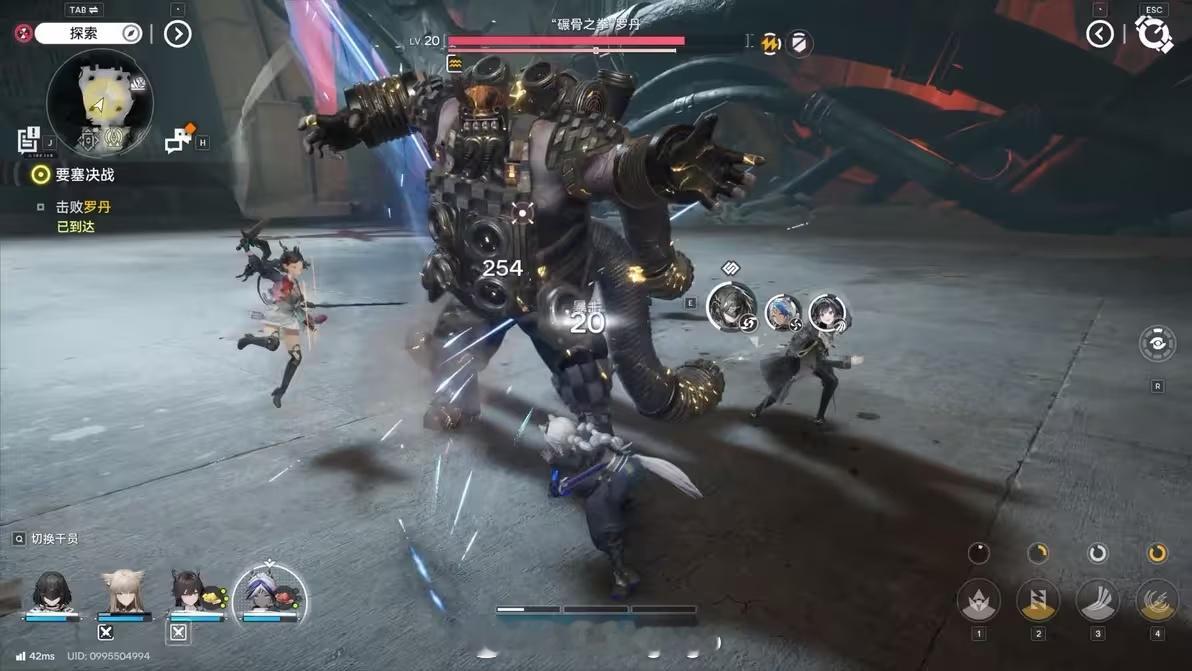Activate the second yellow-filled skill icon
The height and width of the screenshot is (671, 1192).
tap(1038, 600)
